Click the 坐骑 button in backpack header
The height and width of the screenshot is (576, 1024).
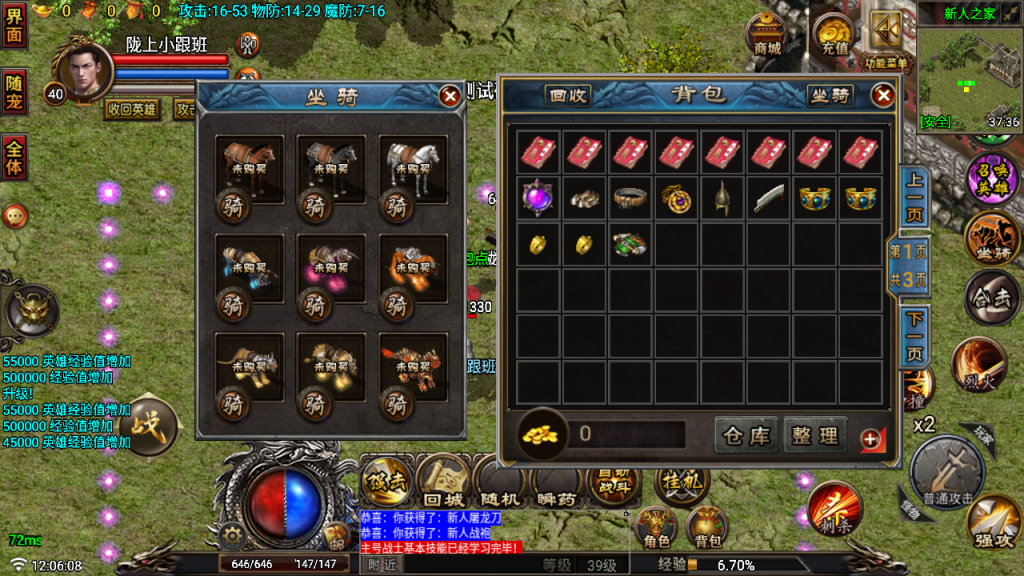[x=829, y=96]
